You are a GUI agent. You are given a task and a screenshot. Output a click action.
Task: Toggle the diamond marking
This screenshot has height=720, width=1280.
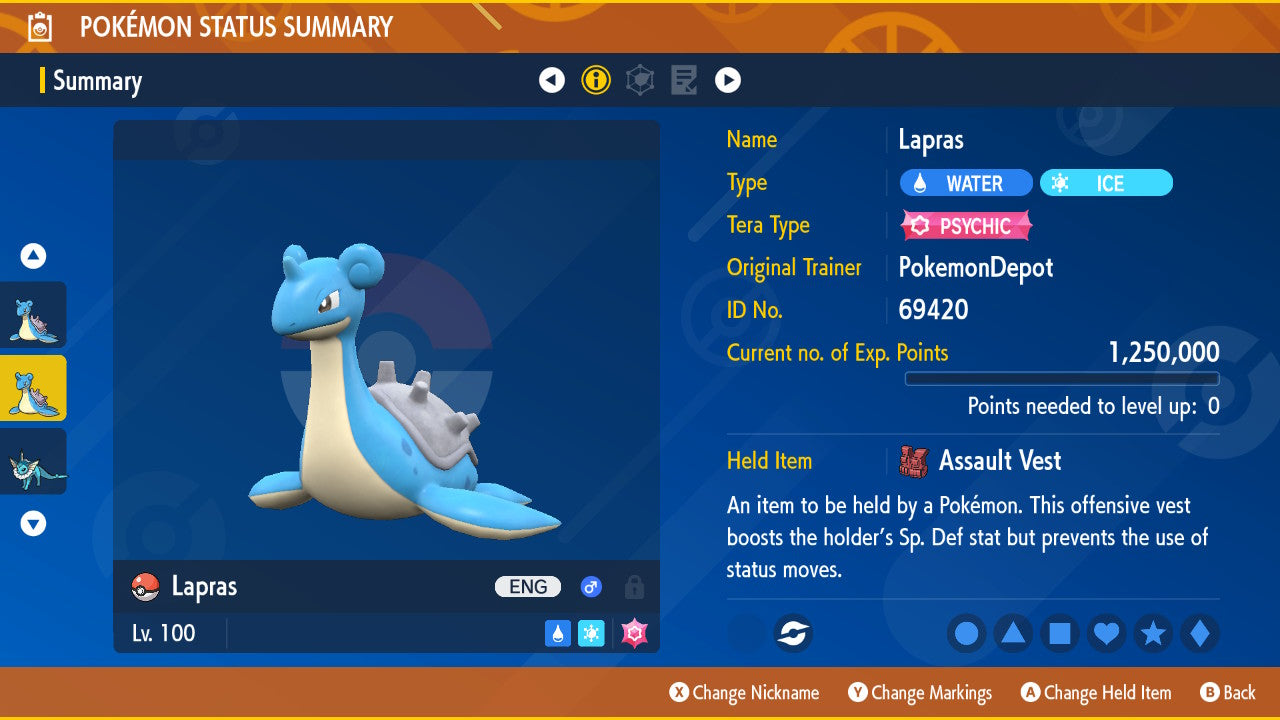coord(1200,633)
